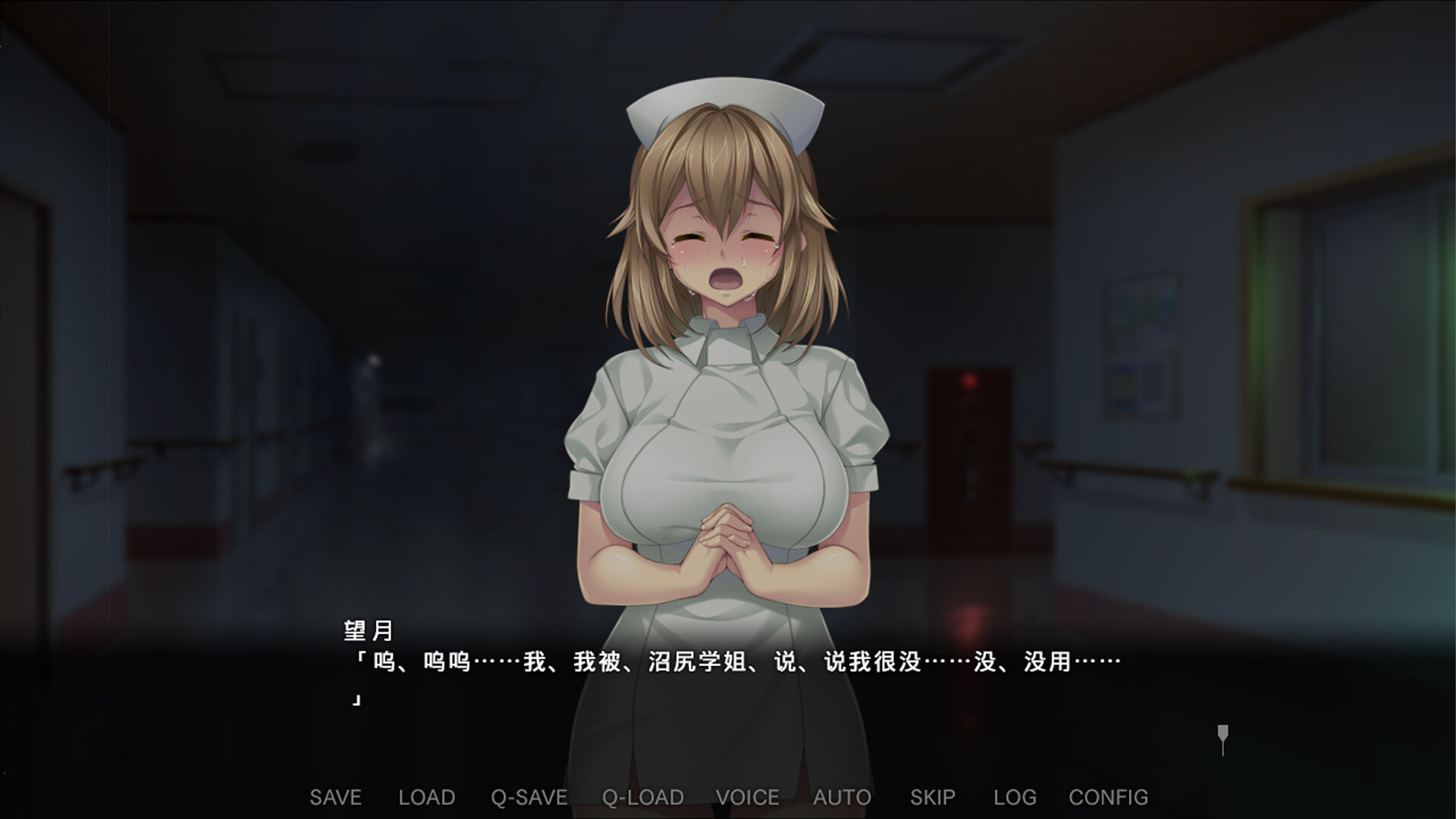This screenshot has height=819, width=1456.
Task: Activate SKIP mode
Action: click(934, 798)
